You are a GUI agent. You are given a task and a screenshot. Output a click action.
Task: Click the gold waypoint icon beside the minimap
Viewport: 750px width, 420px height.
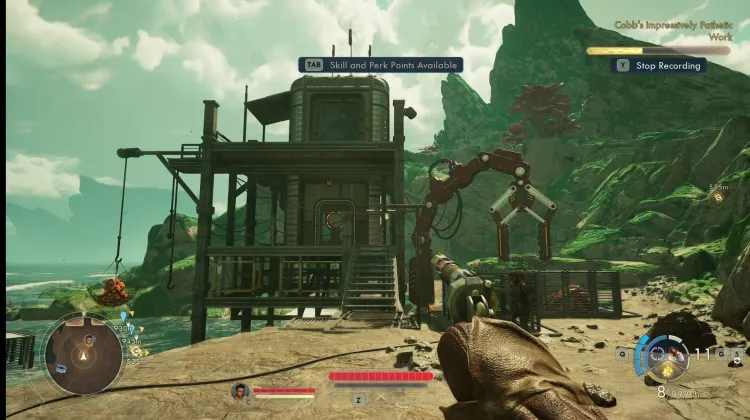click(x=136, y=351)
